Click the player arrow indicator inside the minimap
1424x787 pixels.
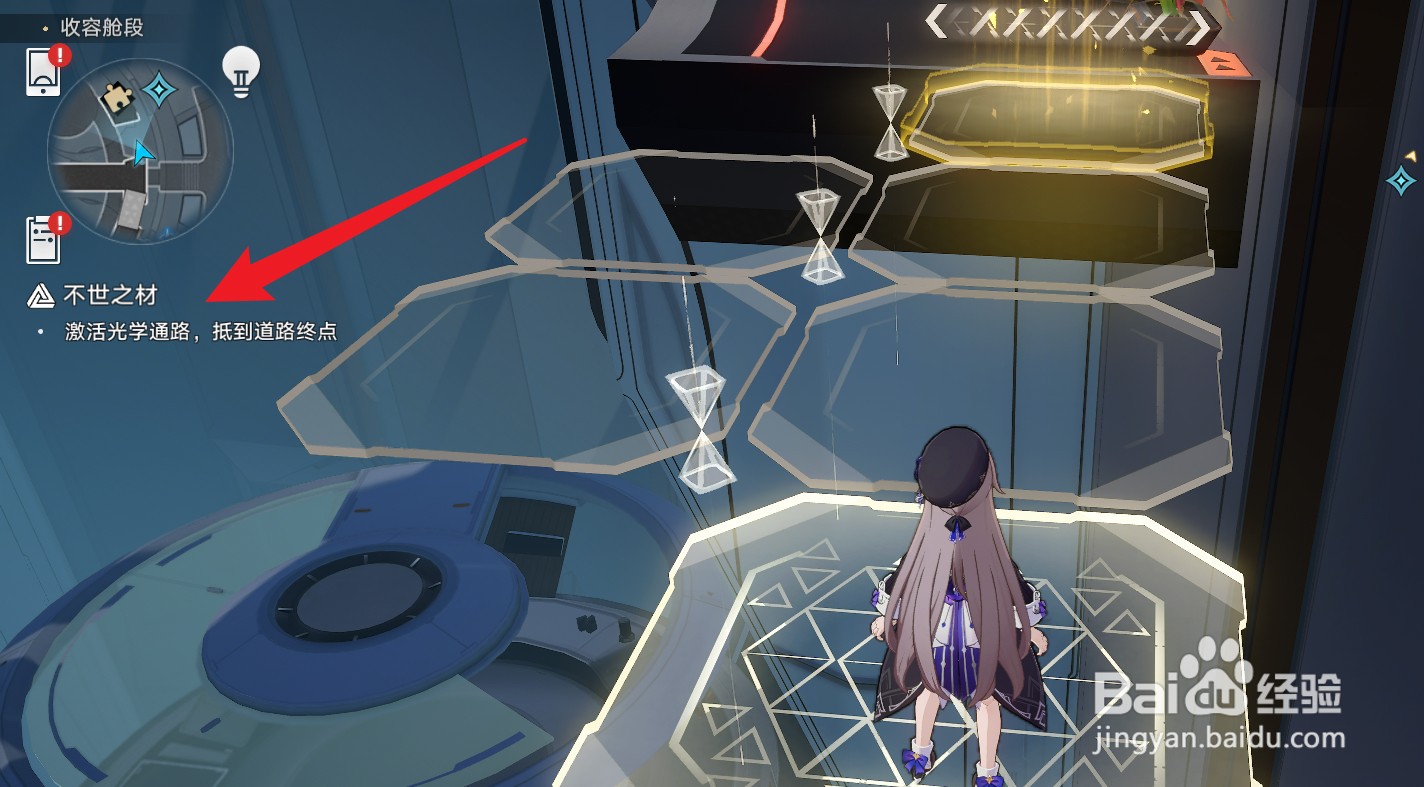pos(143,152)
